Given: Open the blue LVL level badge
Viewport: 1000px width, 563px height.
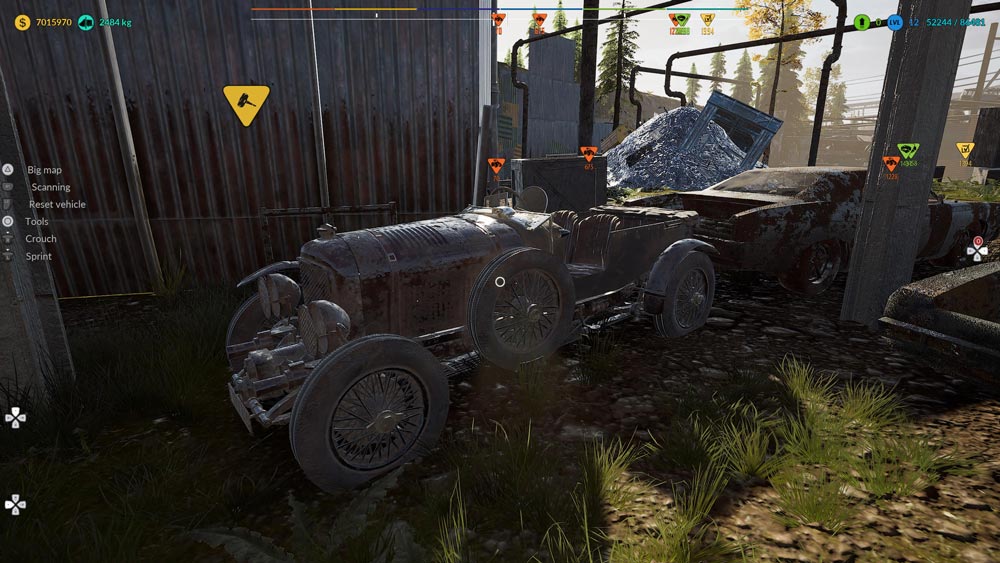Looking at the screenshot, I should click(895, 22).
